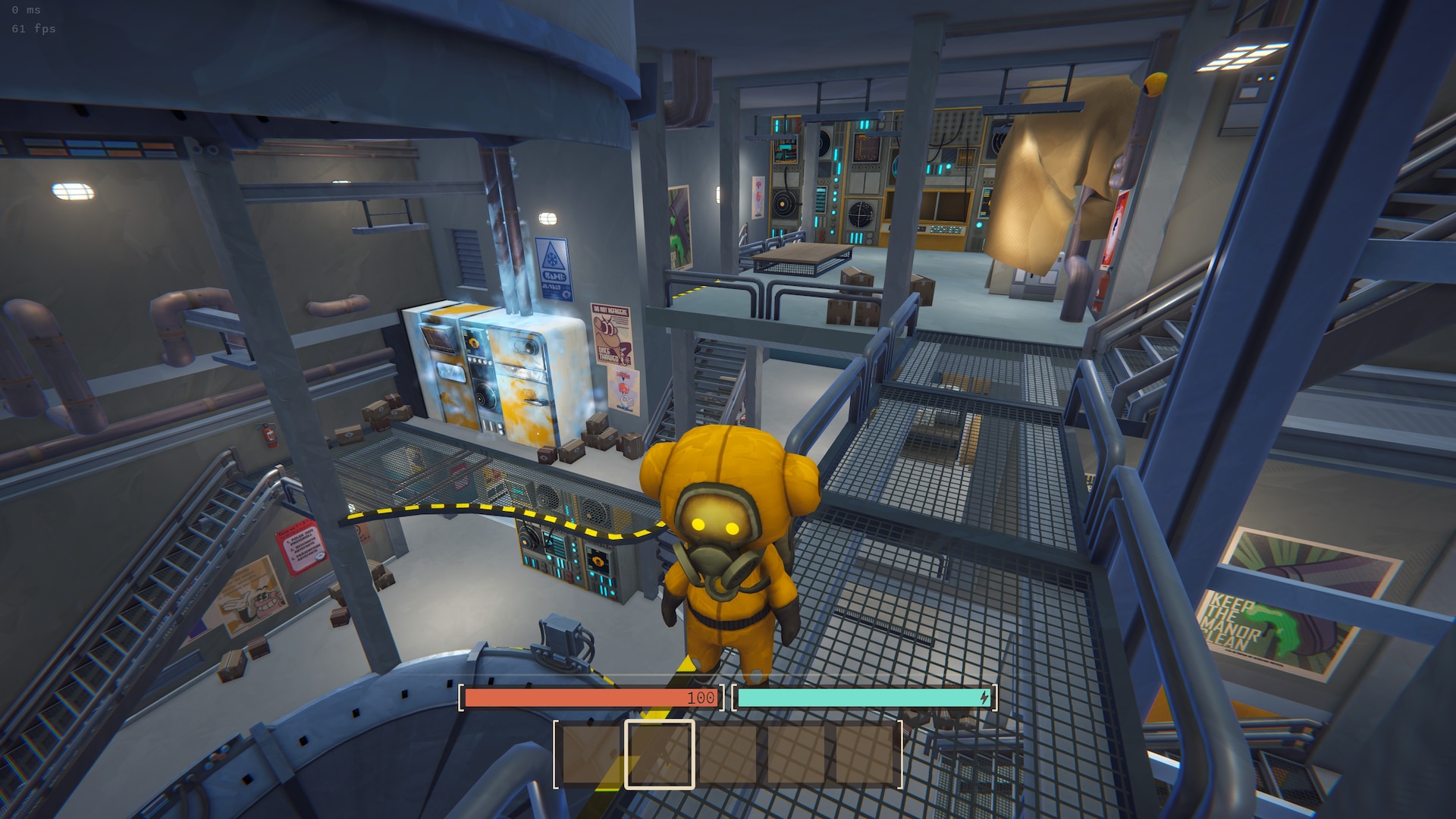Select the highlighted hotbar slot
The image size is (1456, 819).
coord(659,754)
